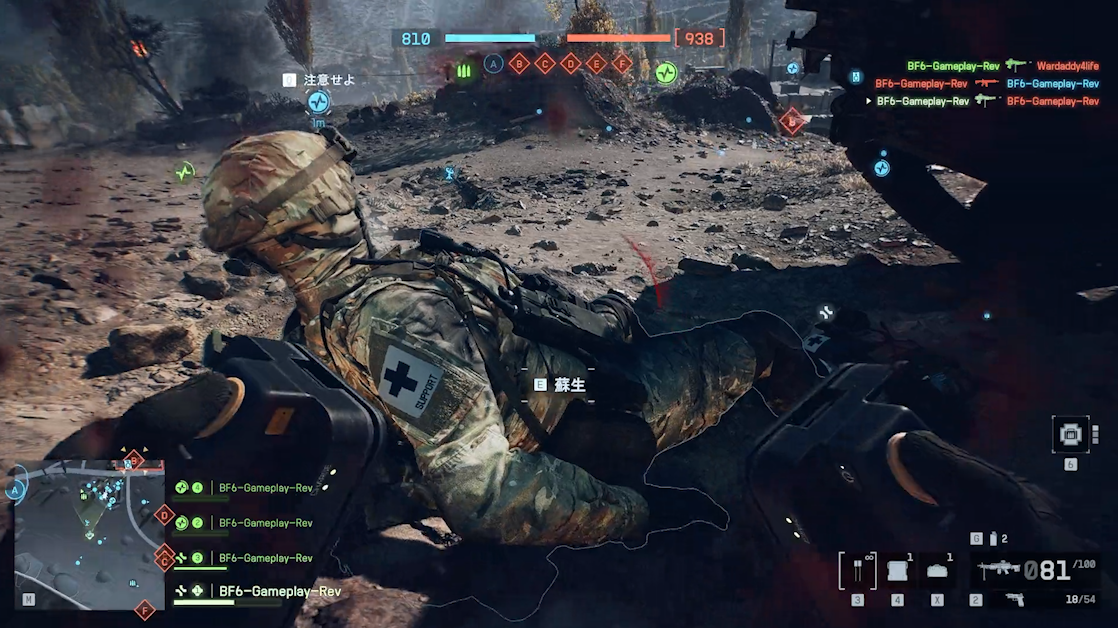
Task: Equip the defibrillator gadget slot
Action: click(857, 571)
